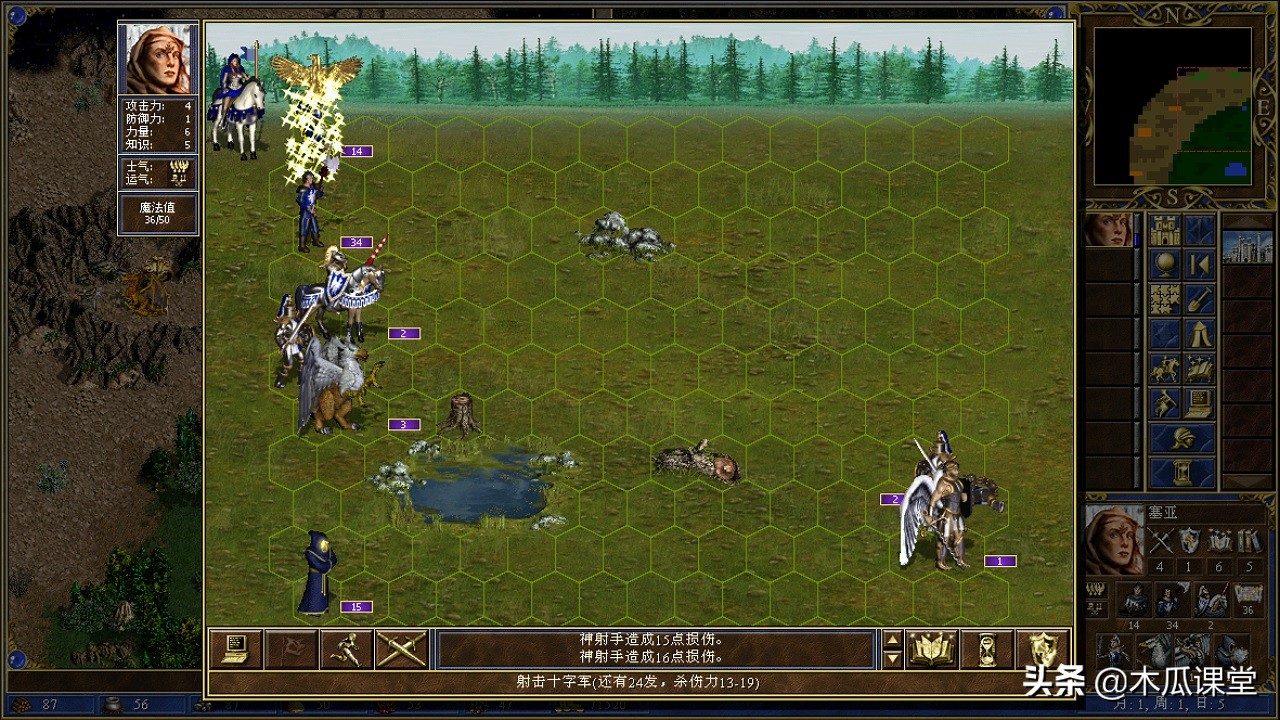
Task: Open the quest log globe button
Action: 1165,265
